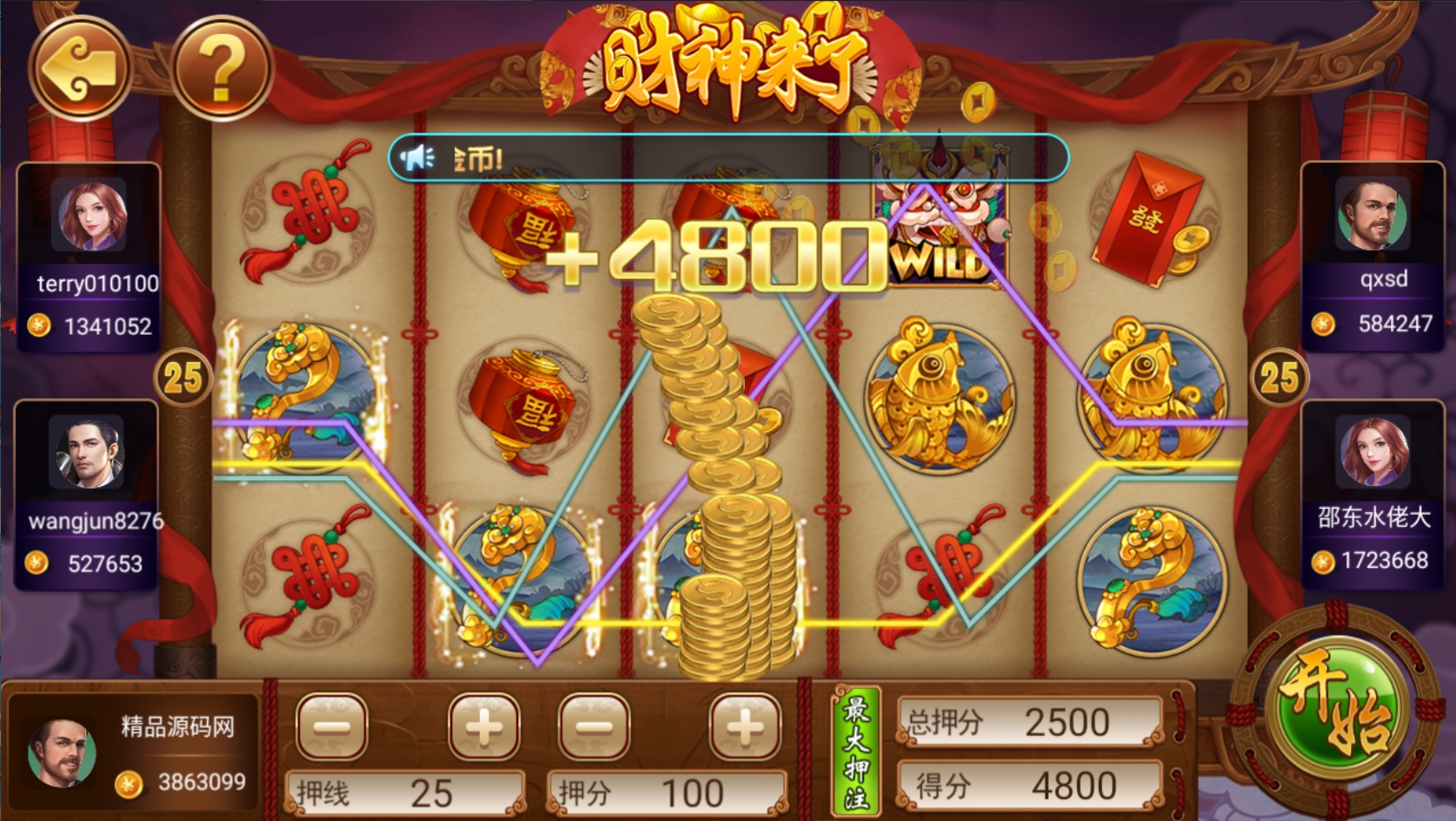Screen dimensions: 1456x821
Task: View player 邵东水佬大's profile card
Action: click(1372, 493)
